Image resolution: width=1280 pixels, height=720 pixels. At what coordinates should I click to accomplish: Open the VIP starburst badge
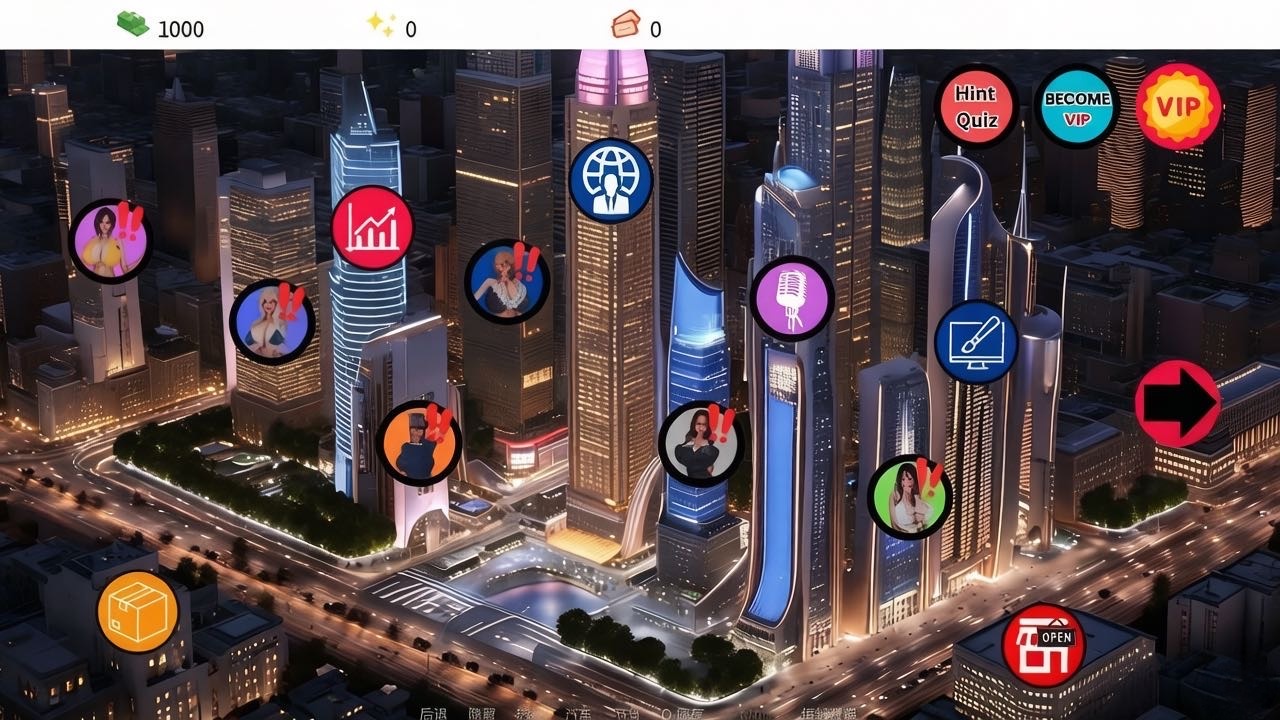1178,106
